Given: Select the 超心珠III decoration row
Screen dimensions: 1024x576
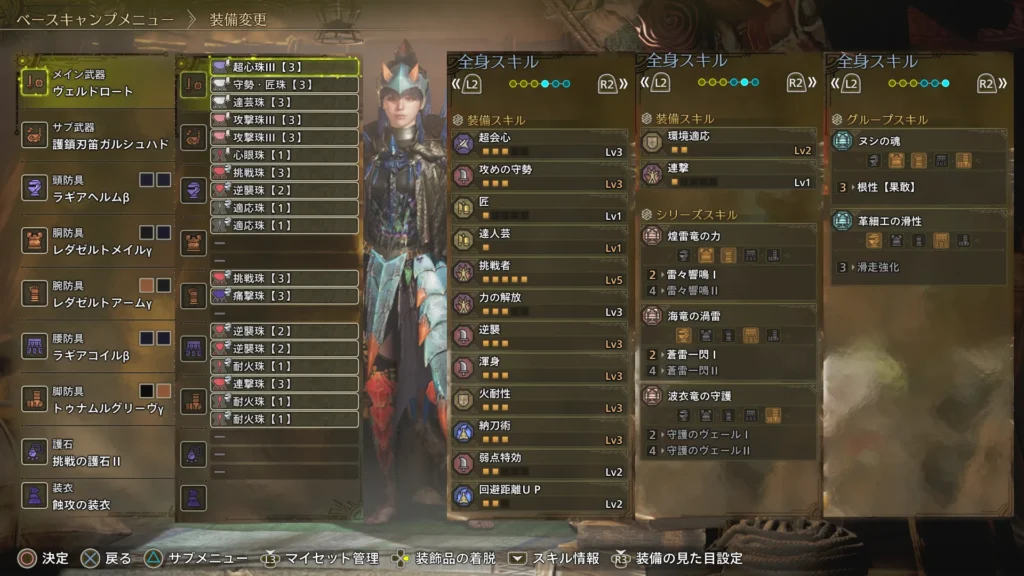Looking at the screenshot, I should pyautogui.click(x=284, y=67).
